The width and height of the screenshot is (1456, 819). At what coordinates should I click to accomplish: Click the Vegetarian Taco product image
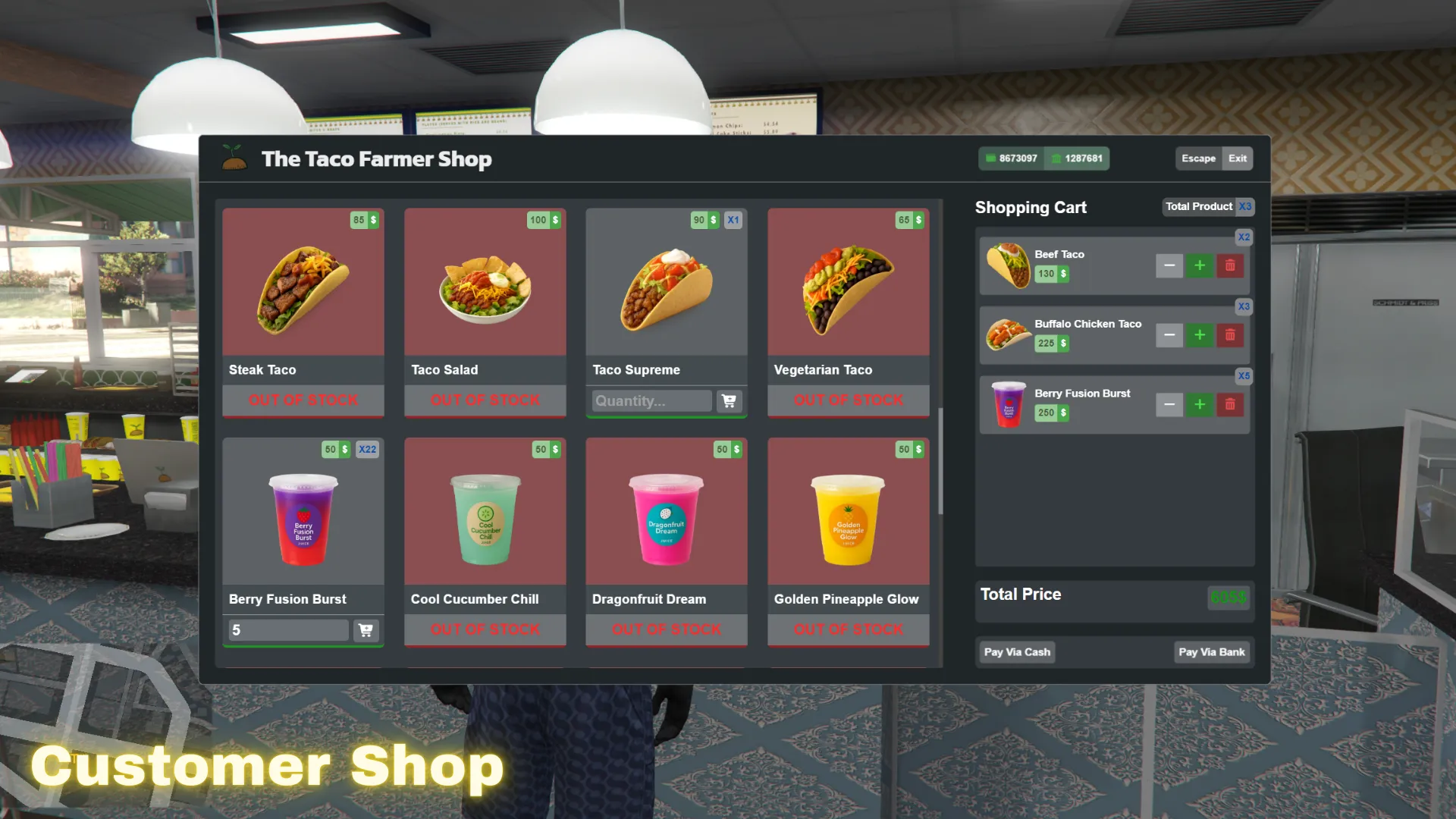point(848,284)
